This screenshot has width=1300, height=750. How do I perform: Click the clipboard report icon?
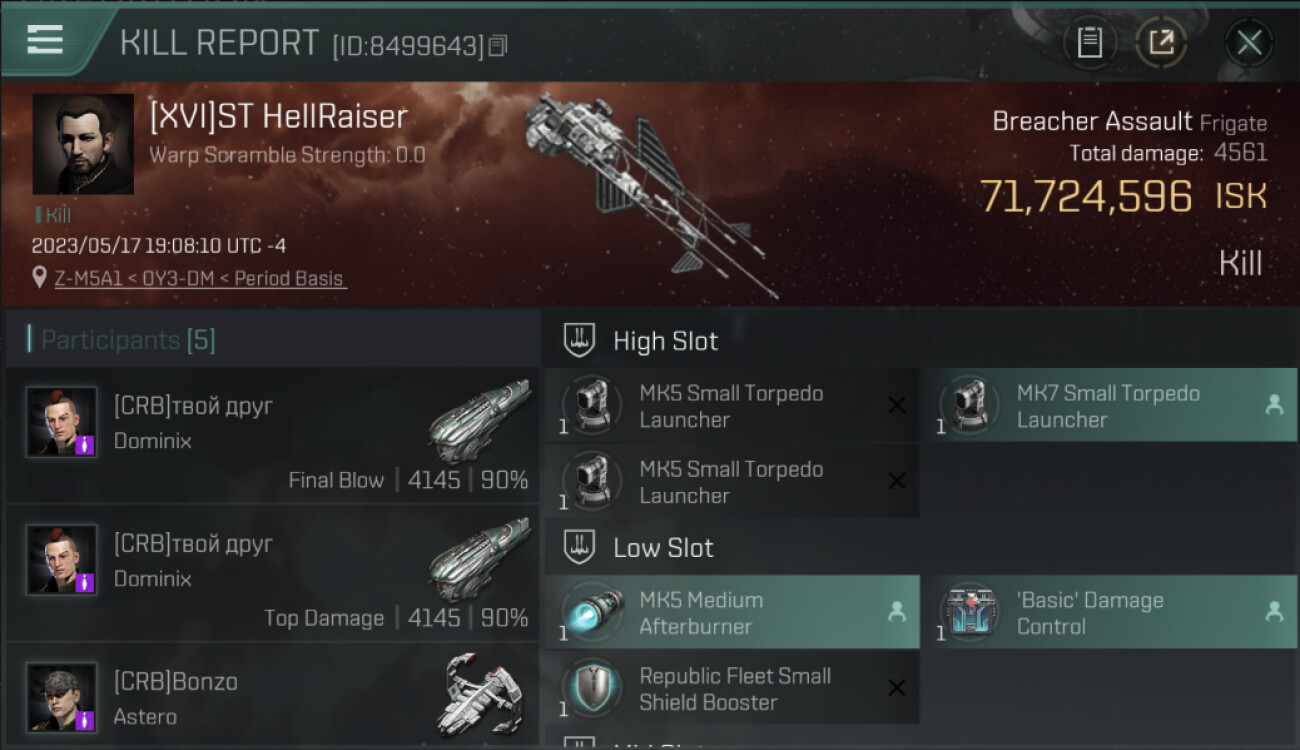tap(1089, 43)
